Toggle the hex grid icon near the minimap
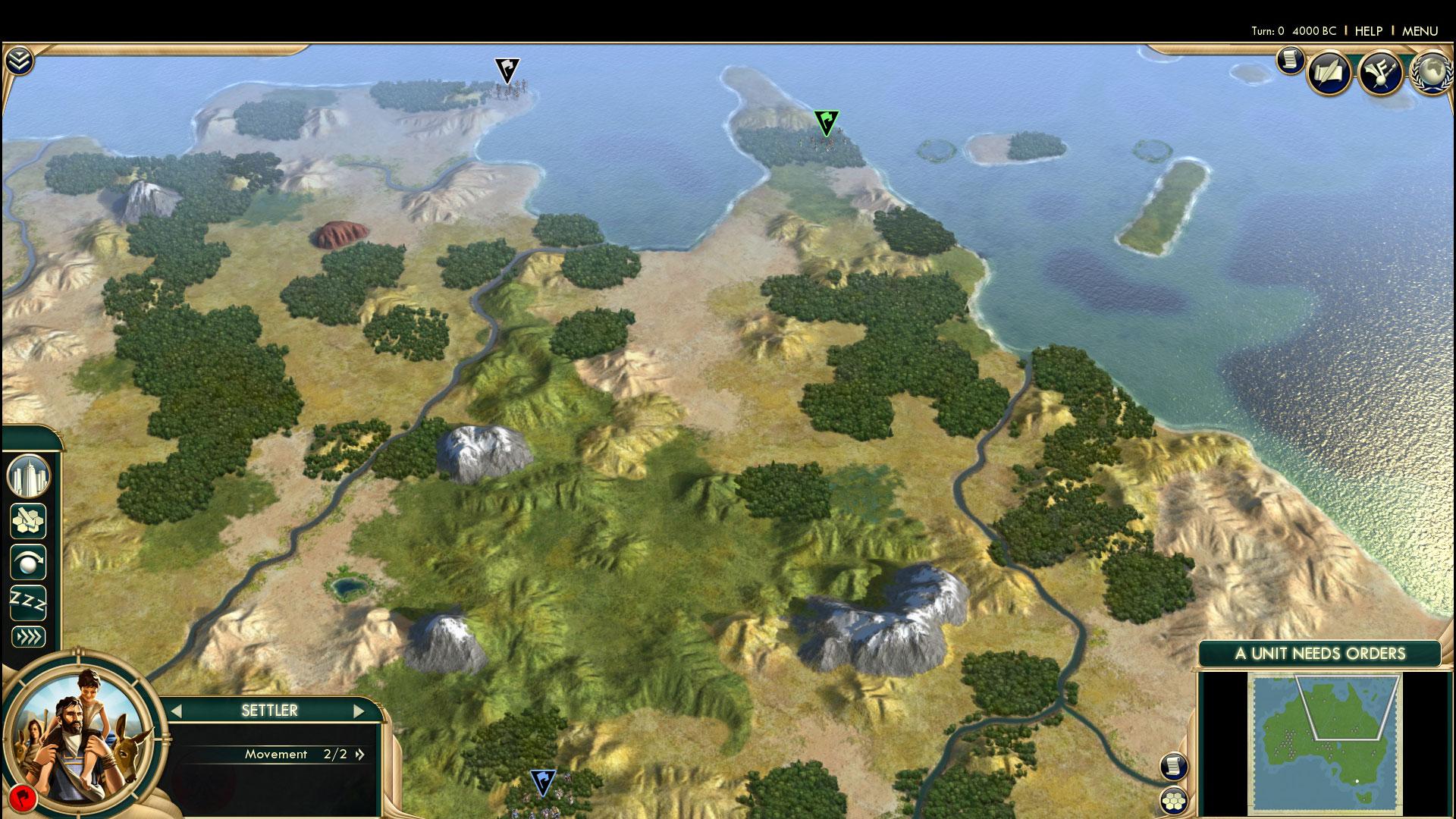 coord(1173,801)
